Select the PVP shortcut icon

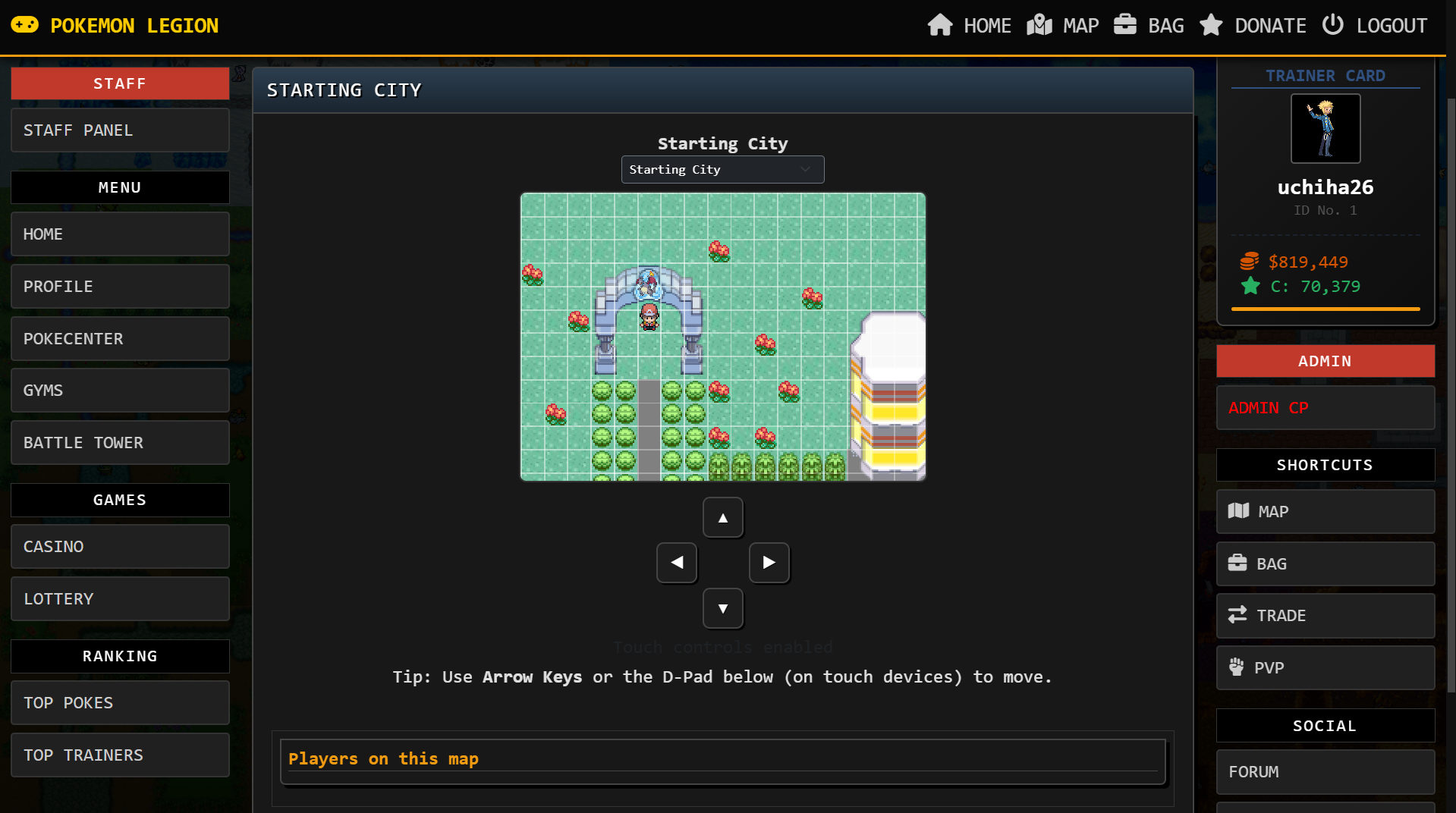(x=1238, y=667)
